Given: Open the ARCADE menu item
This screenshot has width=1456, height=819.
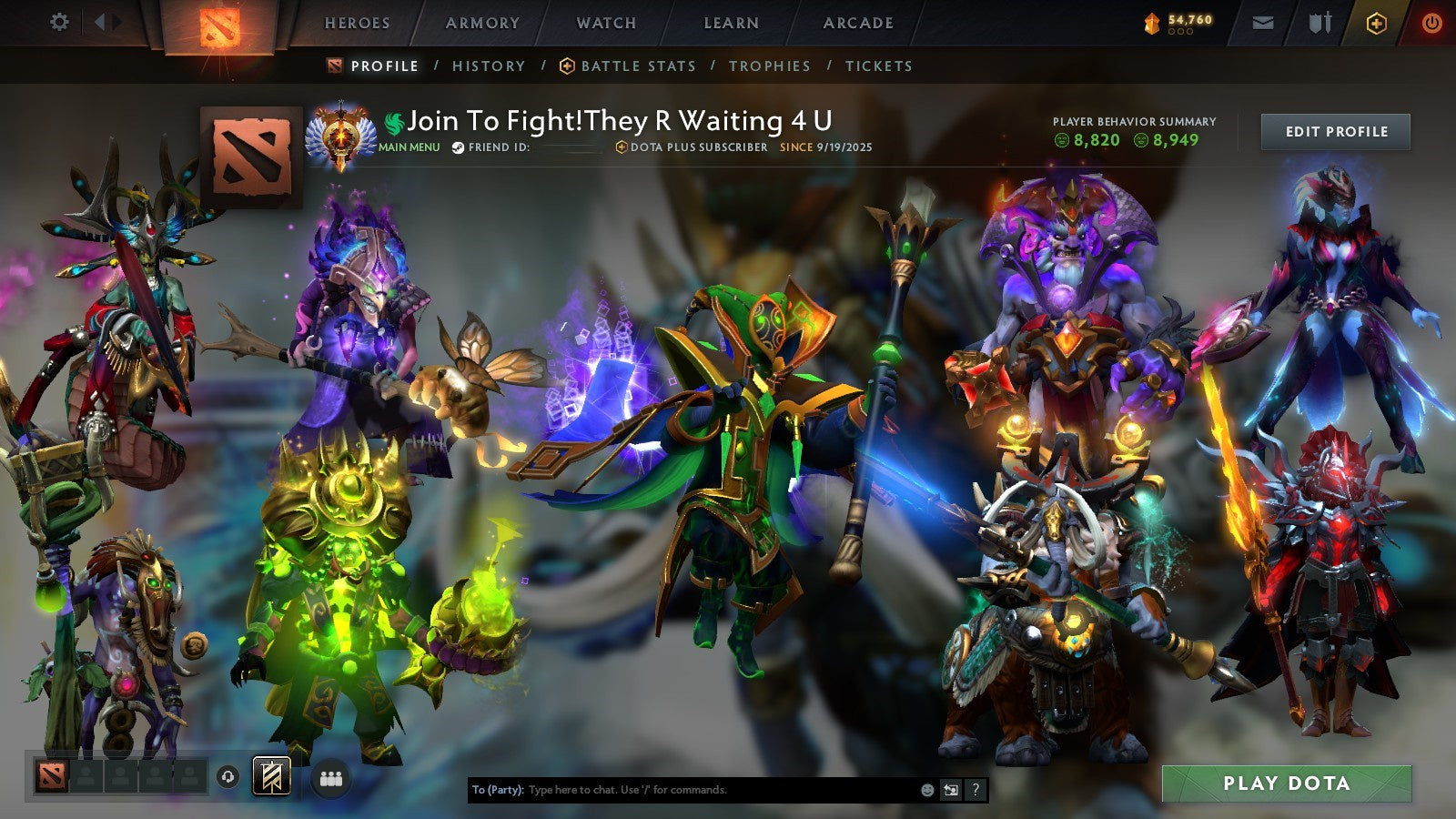Looking at the screenshot, I should (856, 23).
